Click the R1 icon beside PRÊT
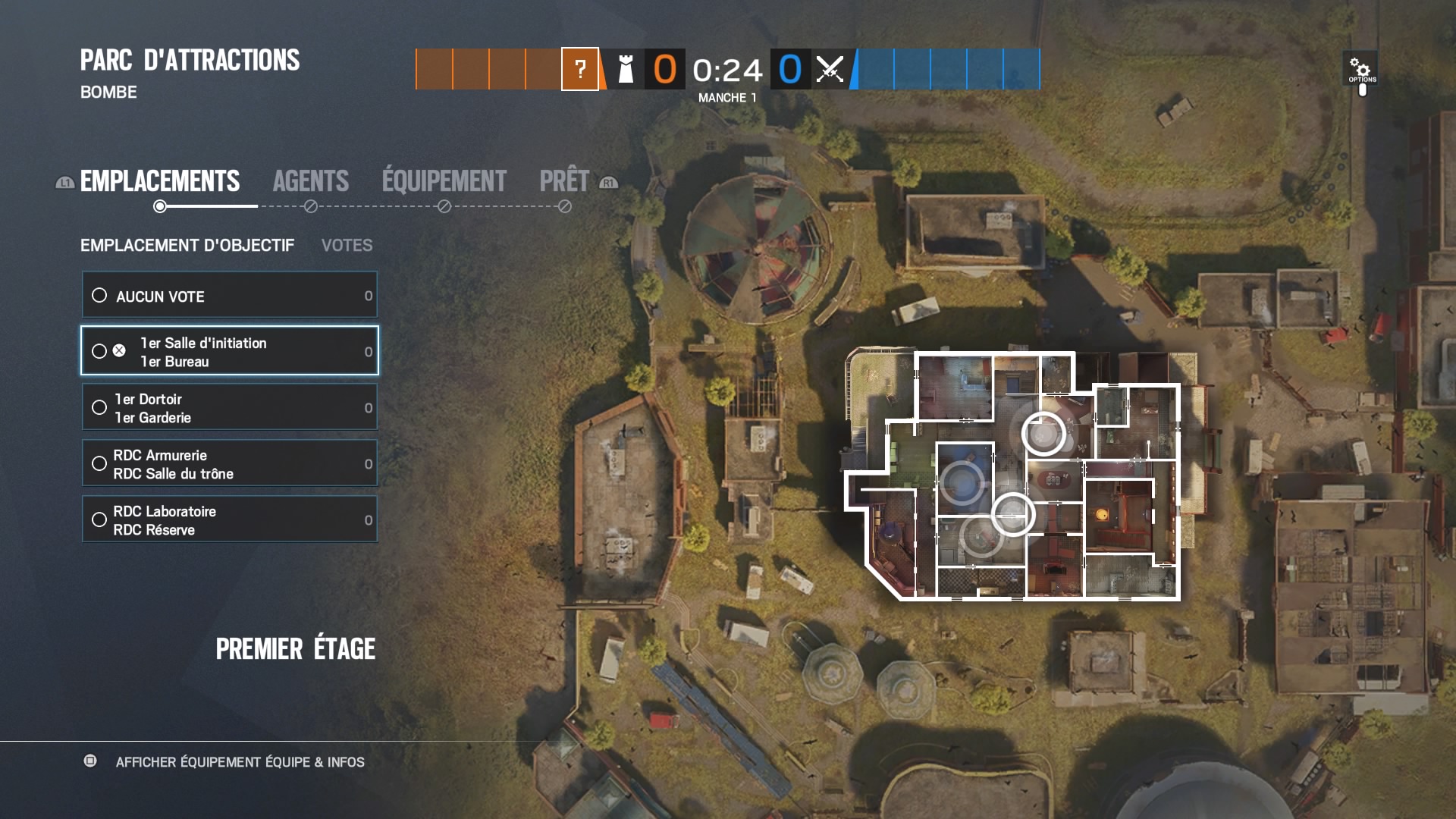This screenshot has height=819, width=1456. pyautogui.click(x=607, y=183)
